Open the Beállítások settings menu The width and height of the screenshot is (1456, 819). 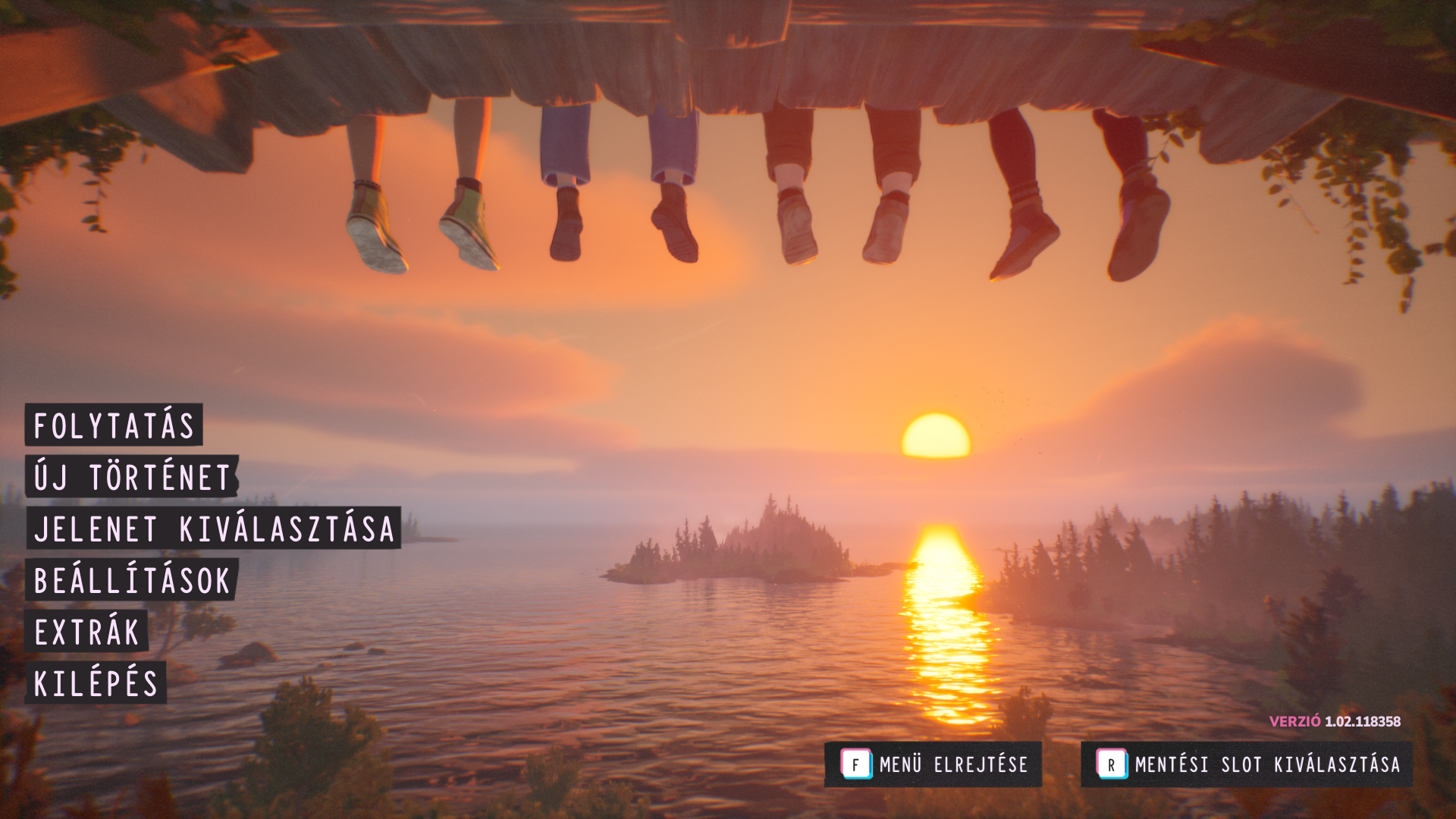click(x=132, y=580)
